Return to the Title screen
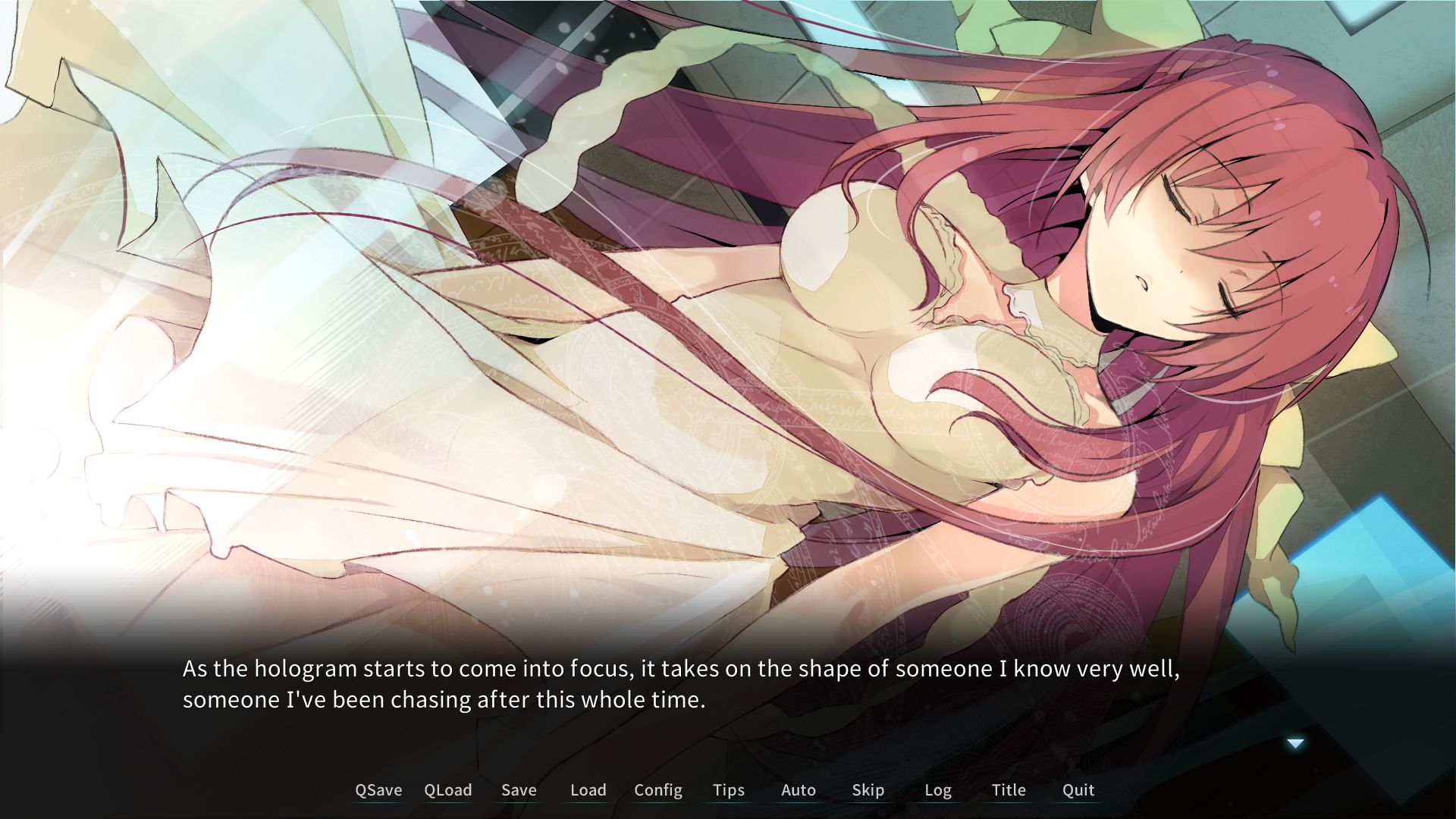 1008,789
